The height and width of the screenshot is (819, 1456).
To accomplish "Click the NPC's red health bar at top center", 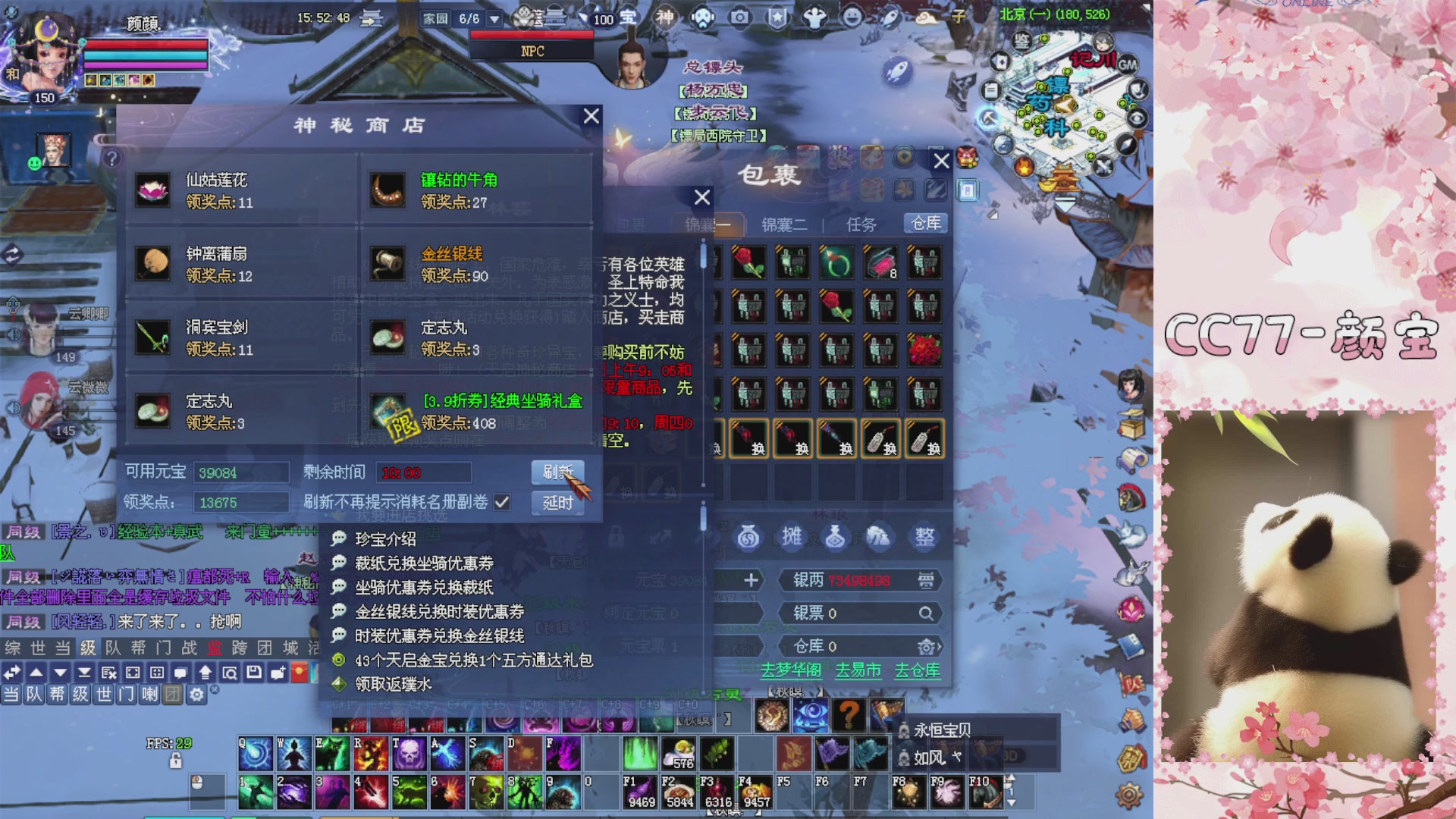I will coord(533,33).
